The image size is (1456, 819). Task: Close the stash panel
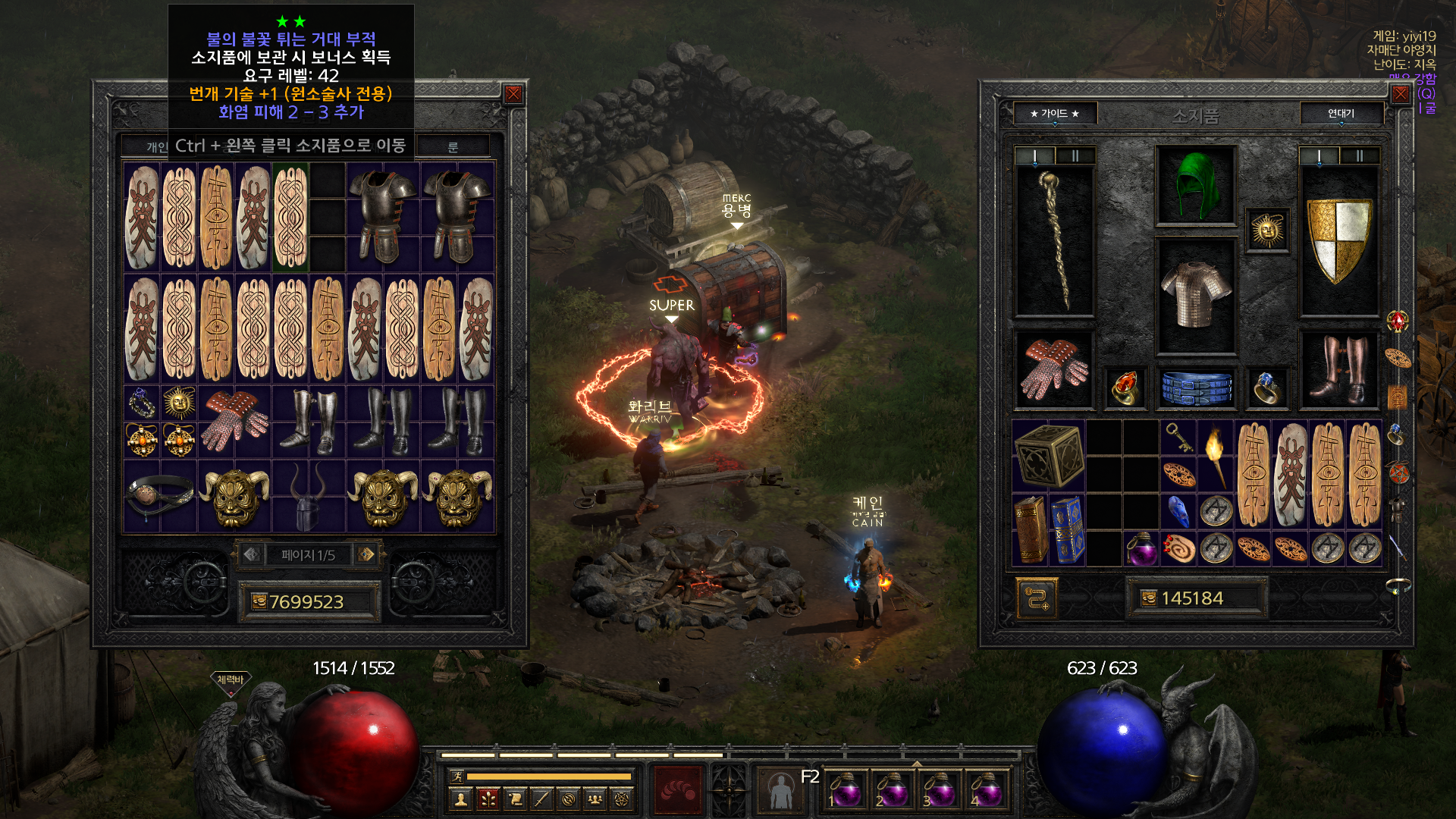point(513,94)
